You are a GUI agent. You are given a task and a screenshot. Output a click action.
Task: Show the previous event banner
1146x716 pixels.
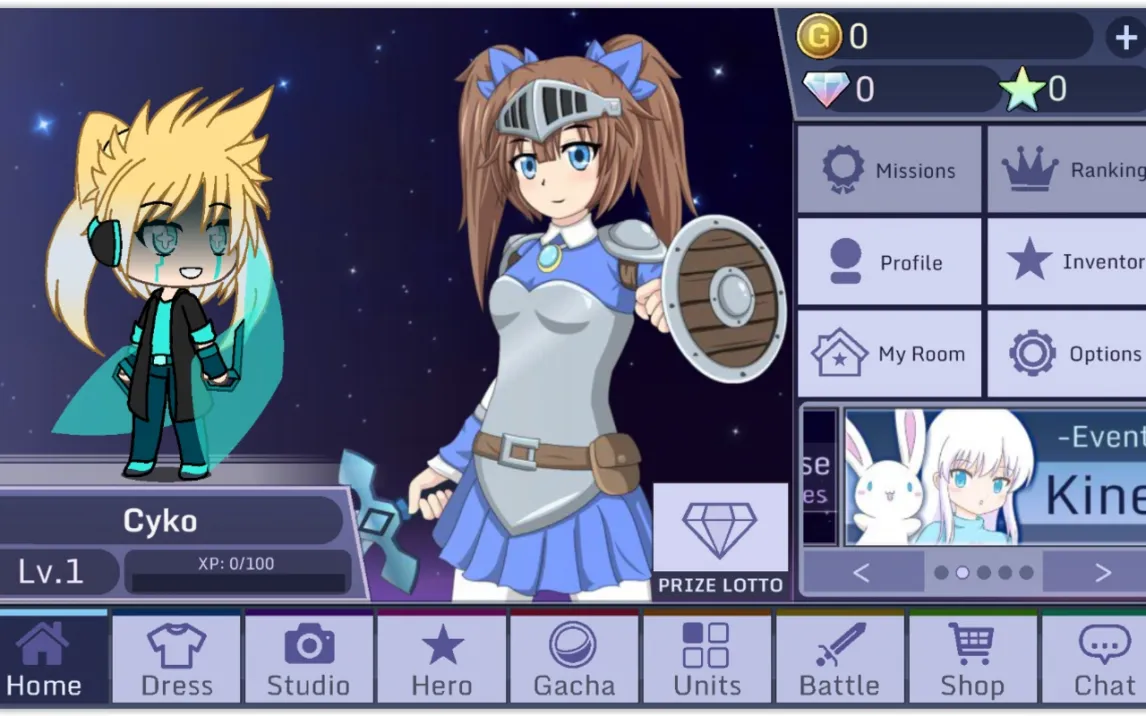[x=862, y=573]
